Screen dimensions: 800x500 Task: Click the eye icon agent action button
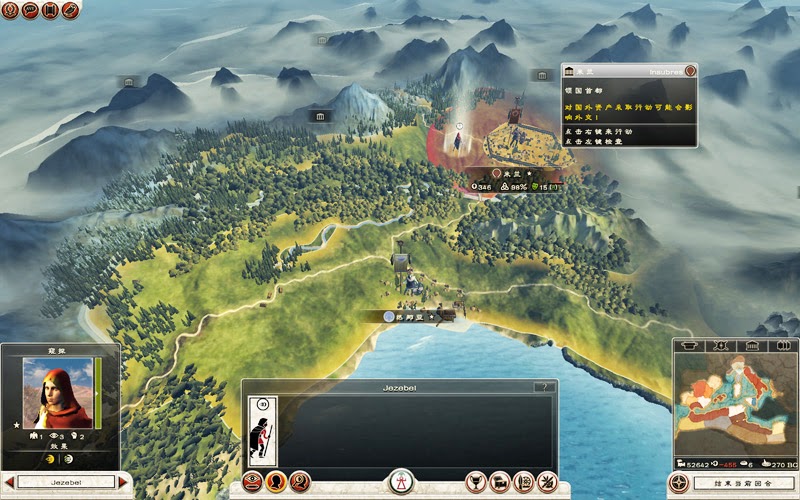[x=254, y=481]
